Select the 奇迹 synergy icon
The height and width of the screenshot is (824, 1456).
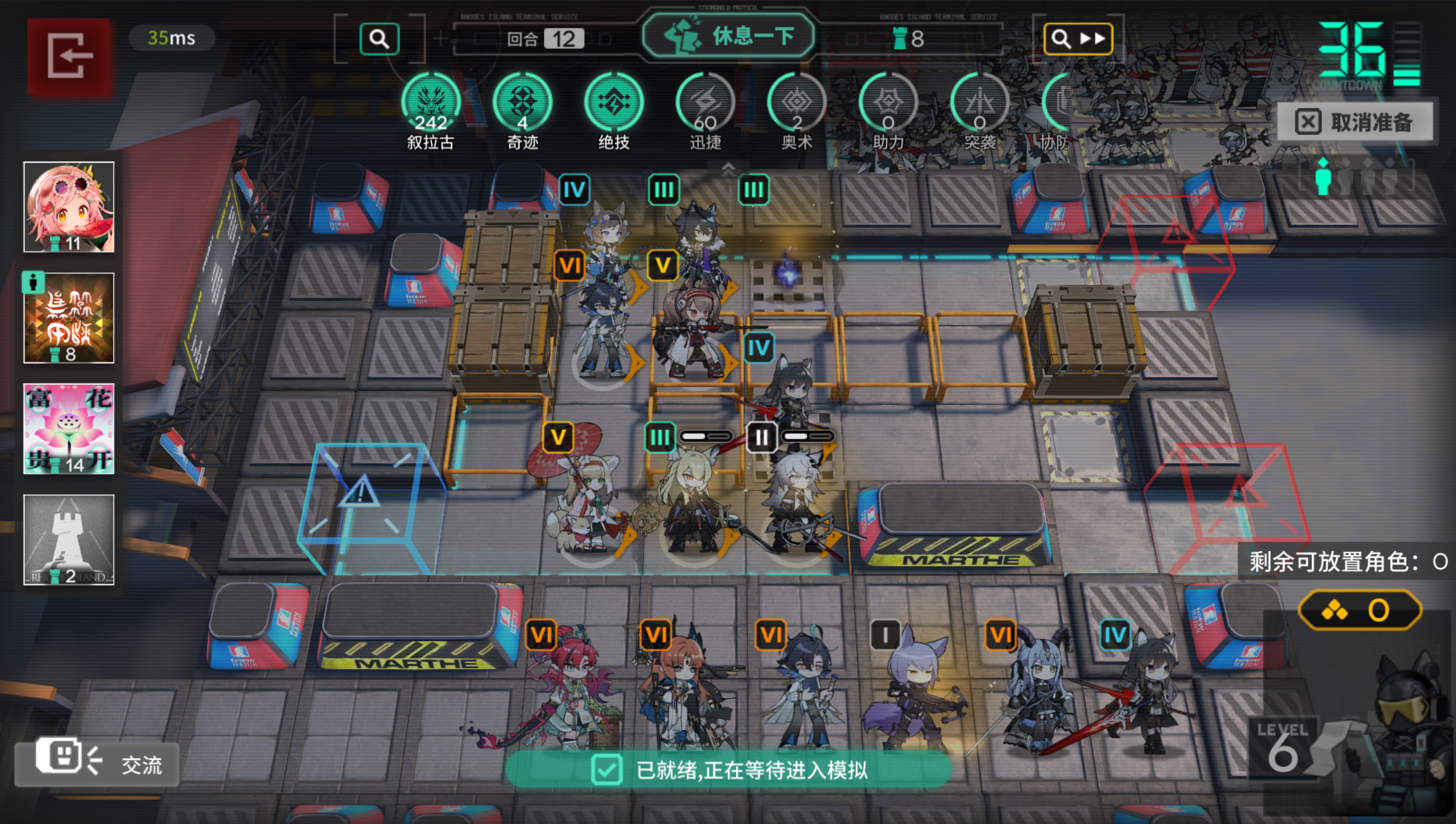(x=522, y=103)
